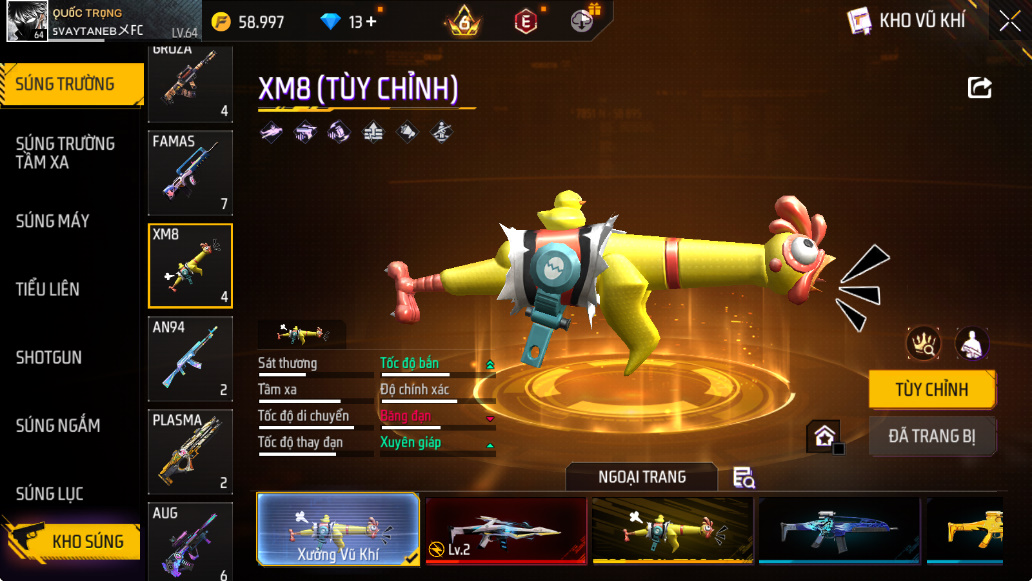Open the Súng Lục category
This screenshot has height=581, width=1032.
pyautogui.click(x=50, y=493)
